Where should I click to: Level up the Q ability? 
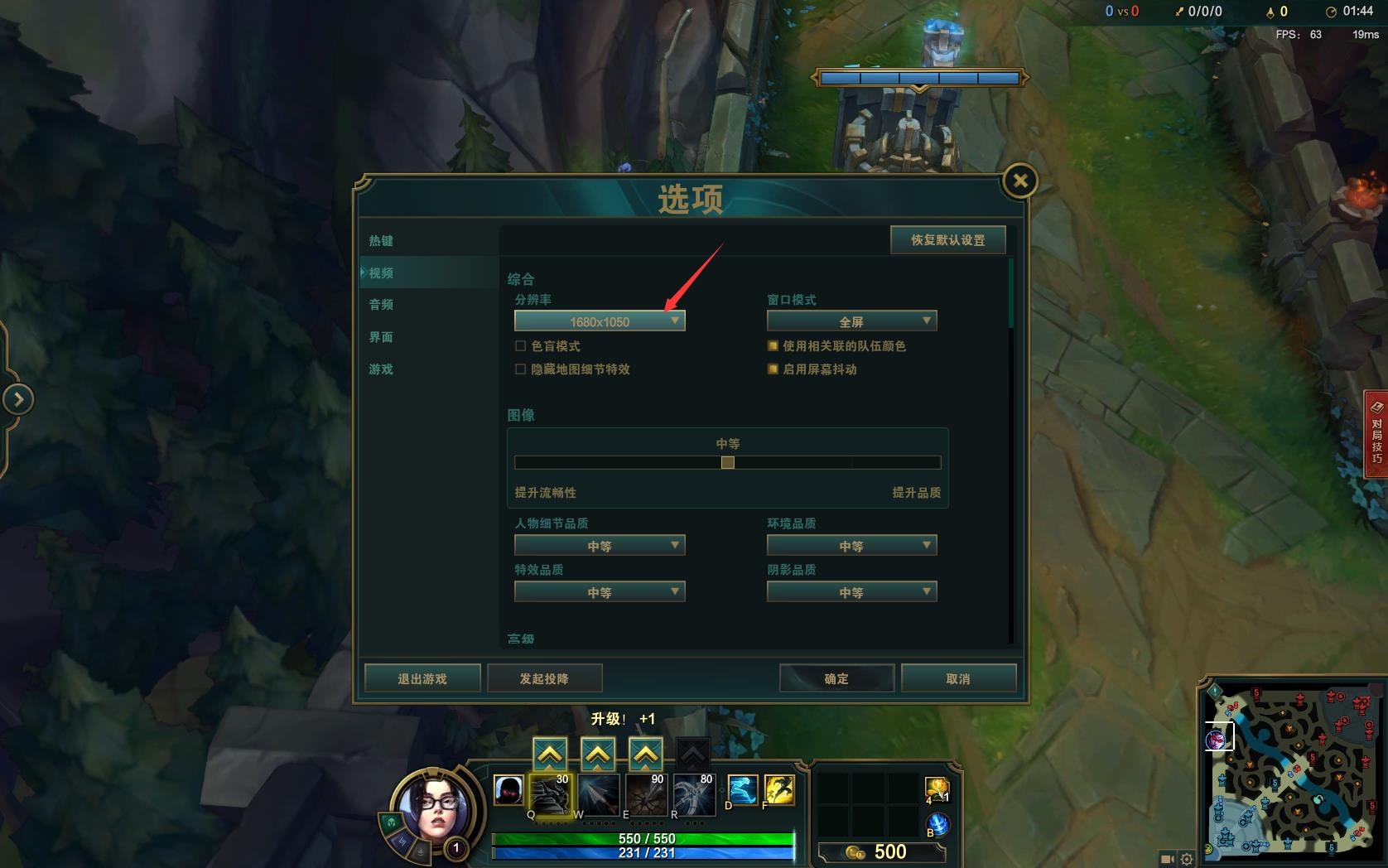[x=548, y=755]
